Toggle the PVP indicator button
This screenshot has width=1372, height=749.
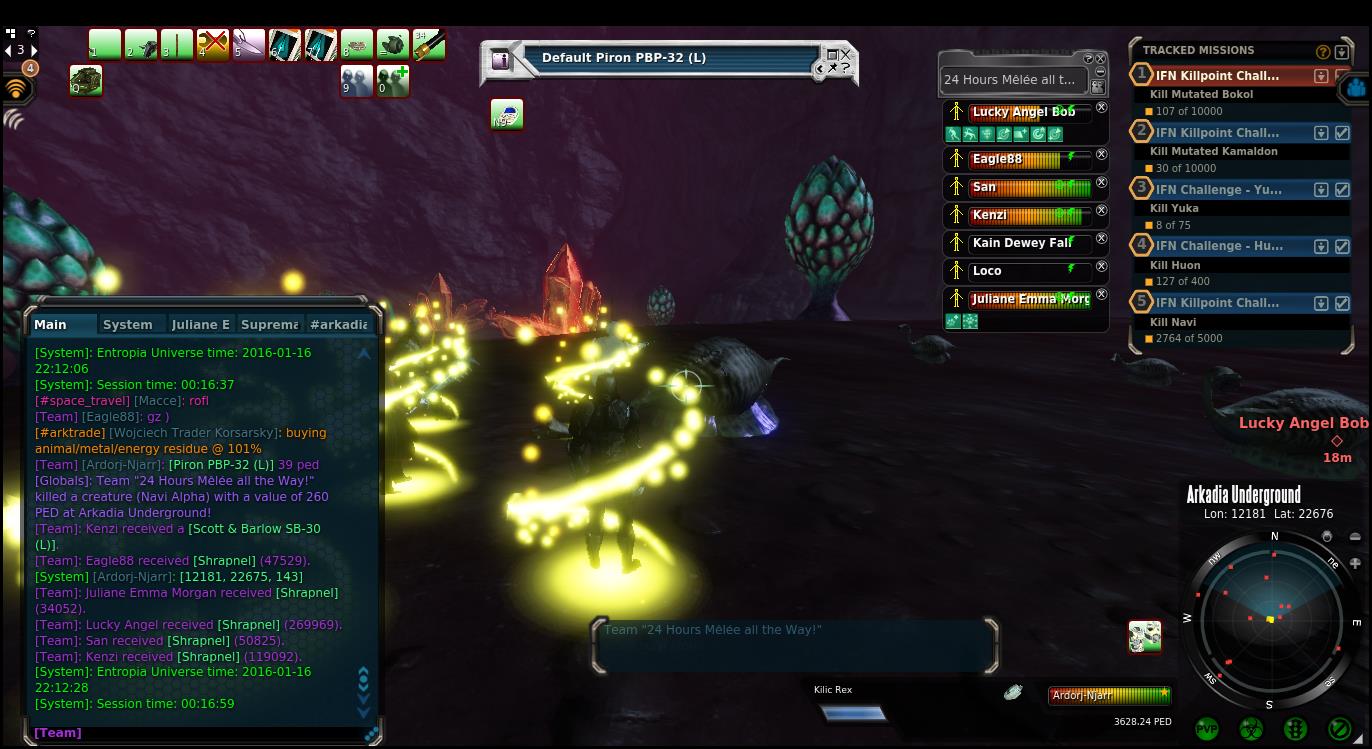(1207, 729)
